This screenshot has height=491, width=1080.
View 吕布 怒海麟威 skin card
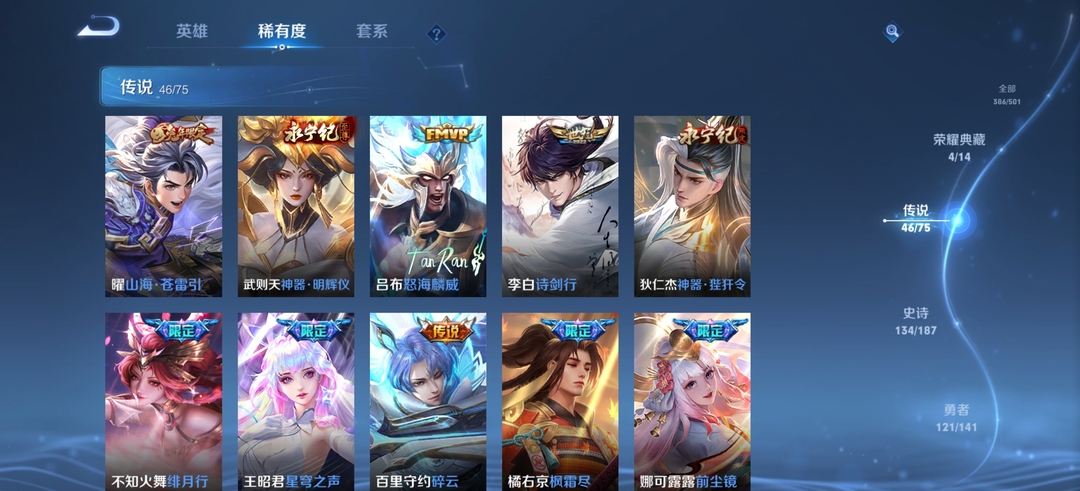[428, 206]
